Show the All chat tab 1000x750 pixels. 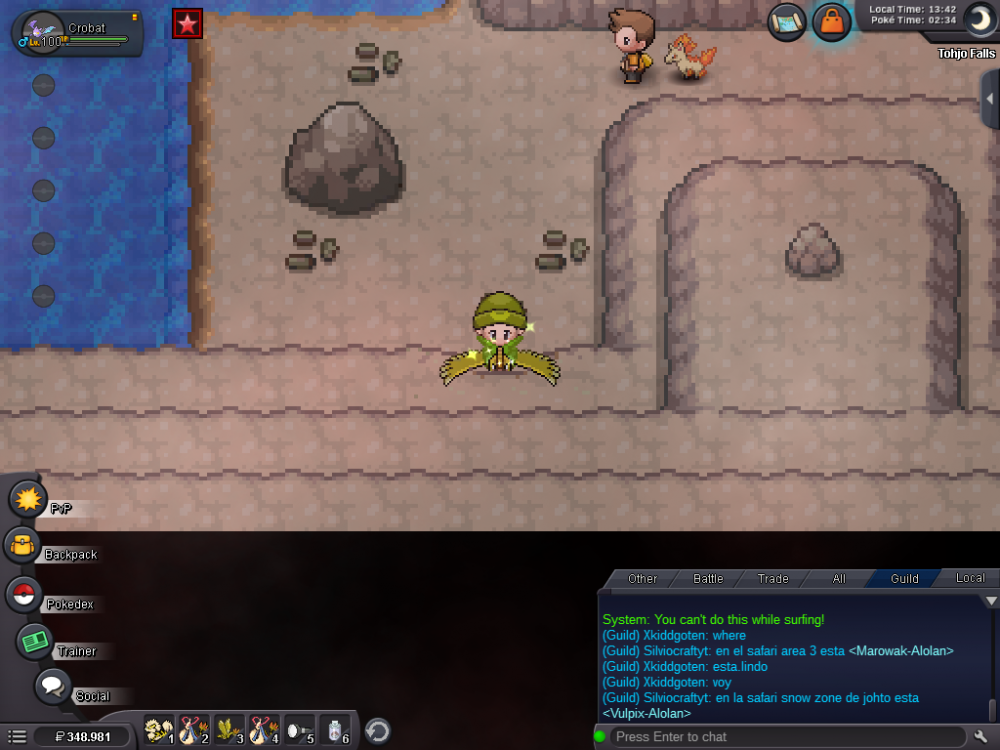coord(838,578)
